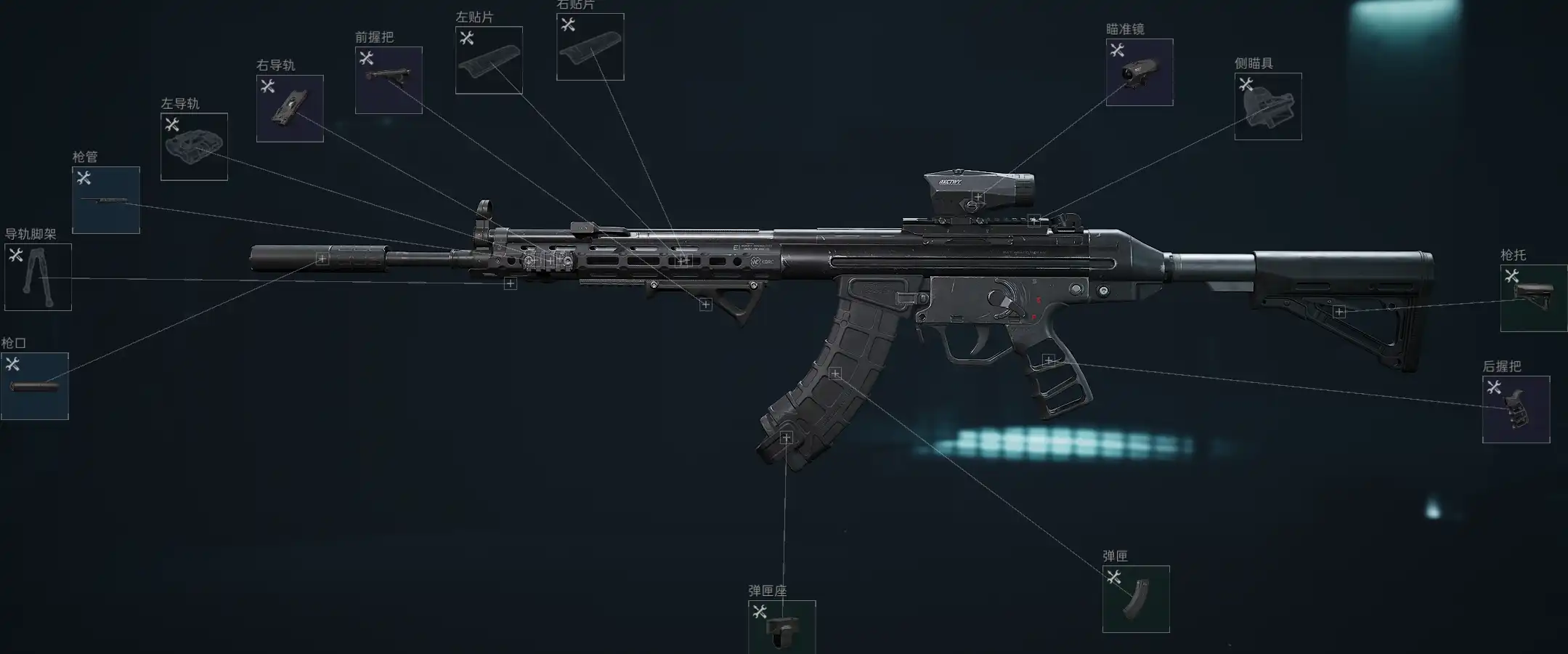The image size is (1568, 654).
Task: Select the 导轨脚架 bipod slot
Action: pyautogui.click(x=38, y=277)
